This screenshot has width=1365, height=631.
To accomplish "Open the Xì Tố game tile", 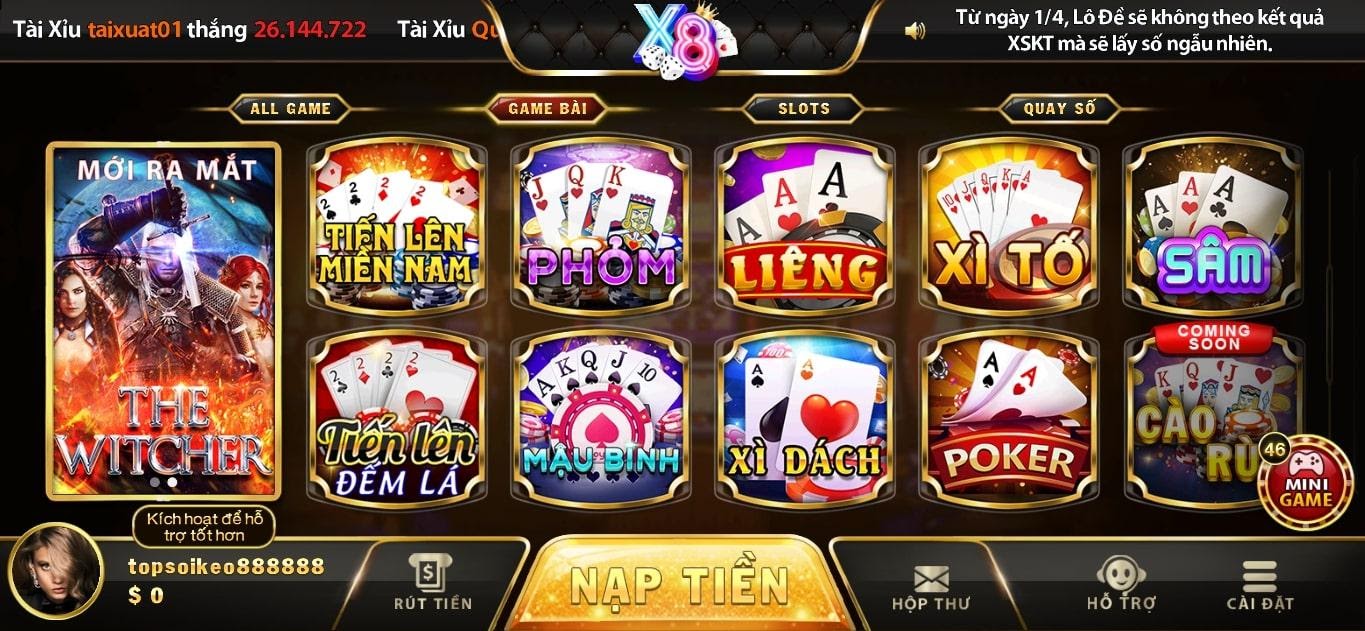I will [1008, 225].
